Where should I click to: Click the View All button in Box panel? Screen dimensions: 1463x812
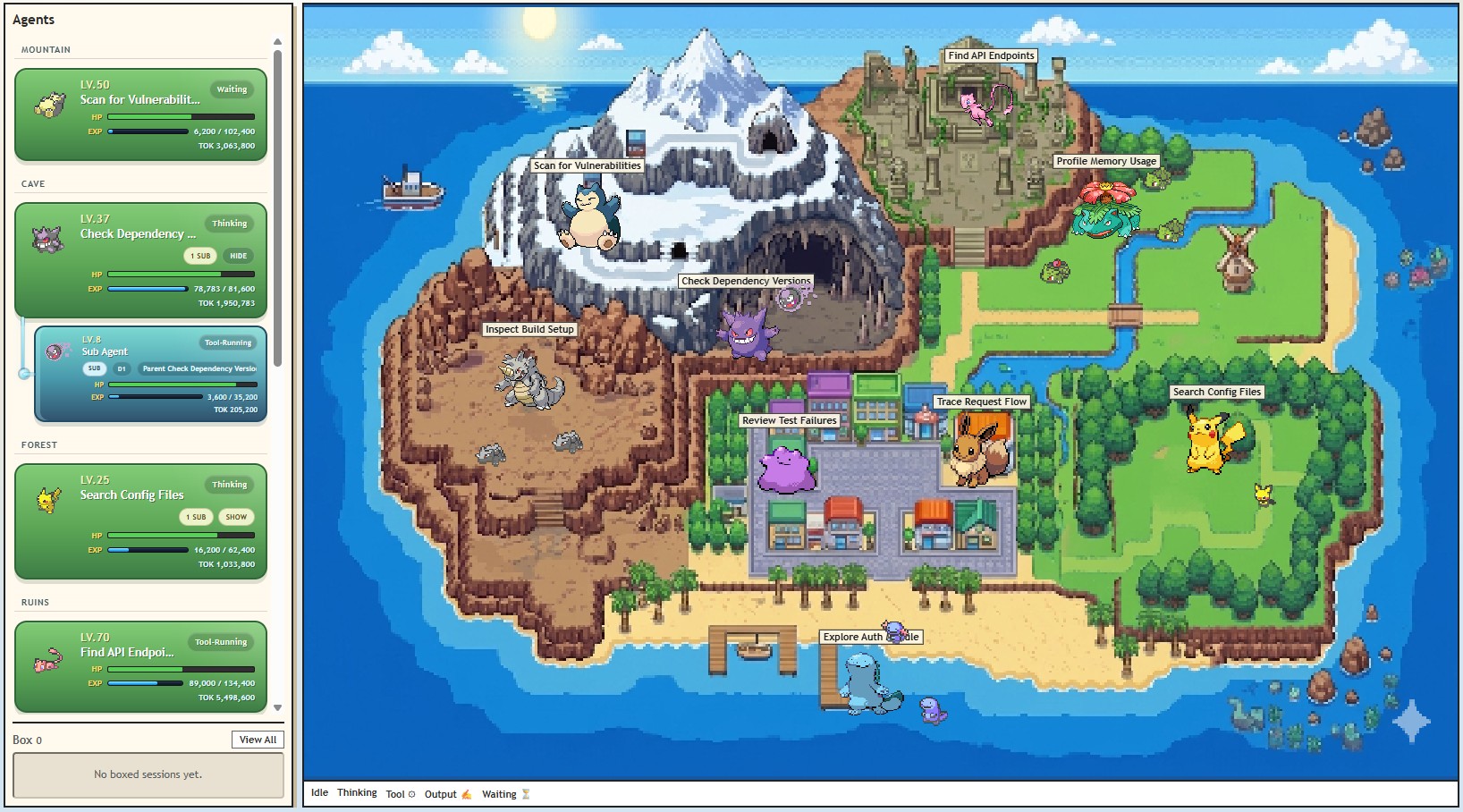coord(258,740)
